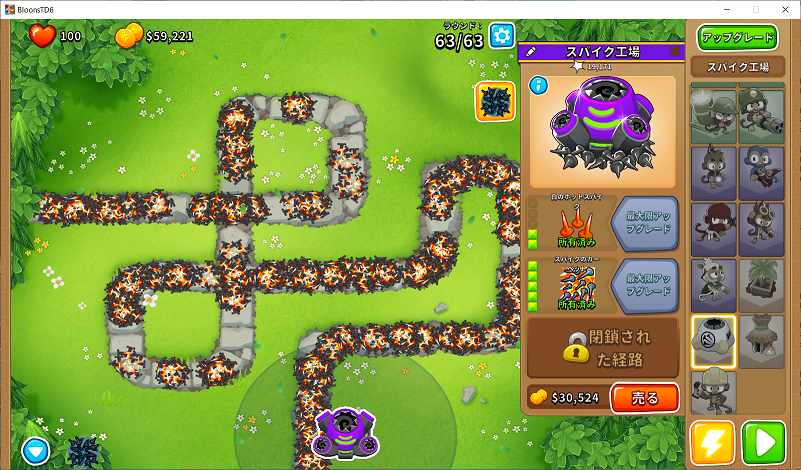Image resolution: width=801 pixels, height=470 pixels.
Task: Activate the spike storm ability icon
Action: point(495,101)
